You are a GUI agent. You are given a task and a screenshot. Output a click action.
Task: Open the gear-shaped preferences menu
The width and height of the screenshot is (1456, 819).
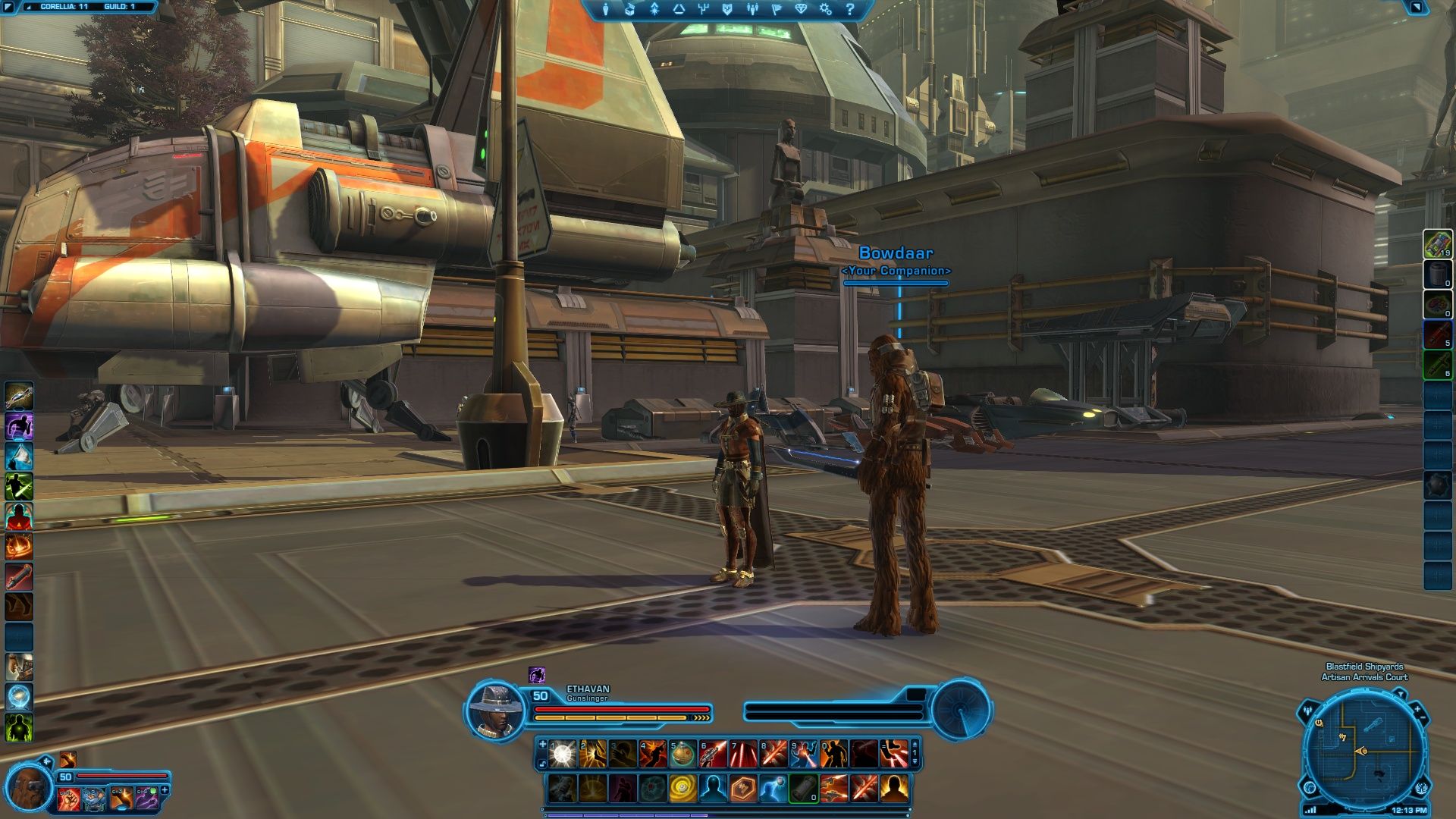tap(826, 9)
